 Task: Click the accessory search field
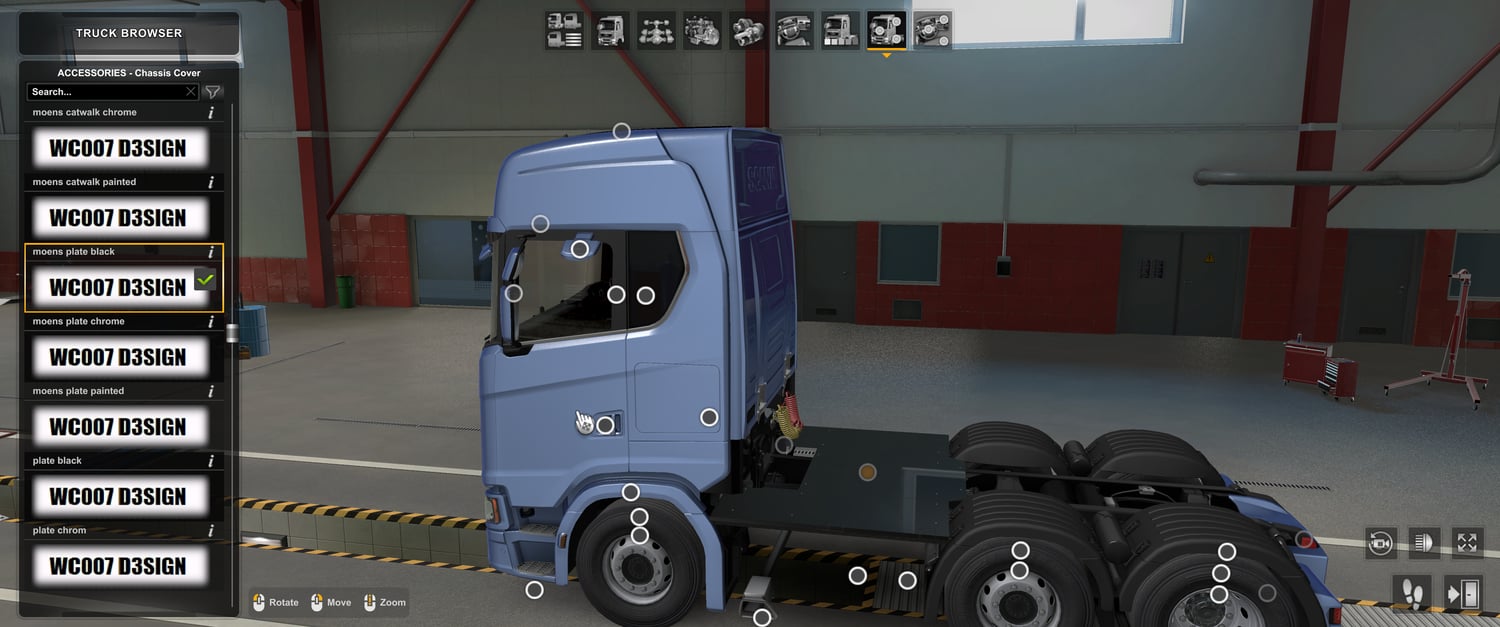(108, 92)
